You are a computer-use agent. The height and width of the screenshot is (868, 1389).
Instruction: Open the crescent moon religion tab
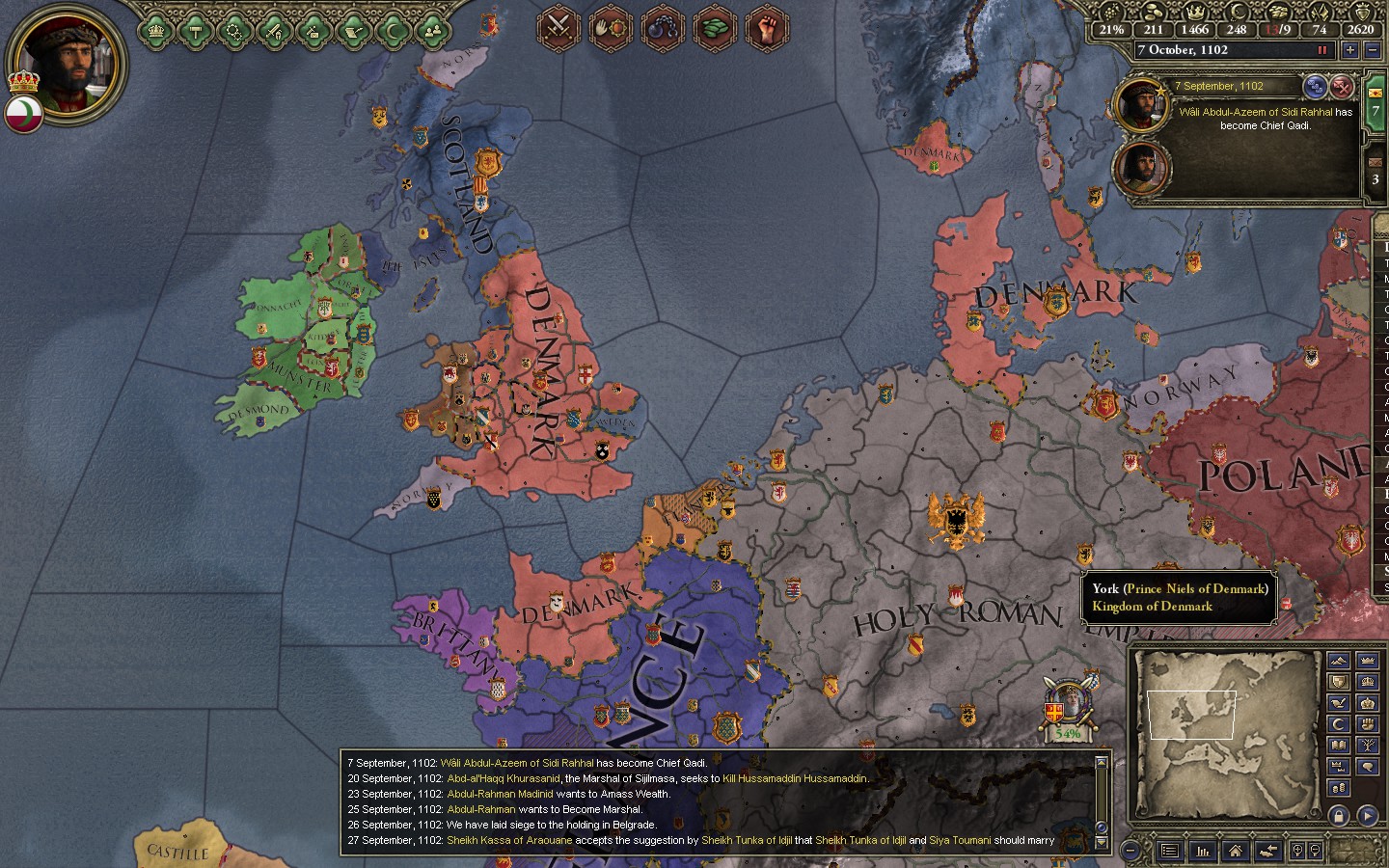pos(393,31)
